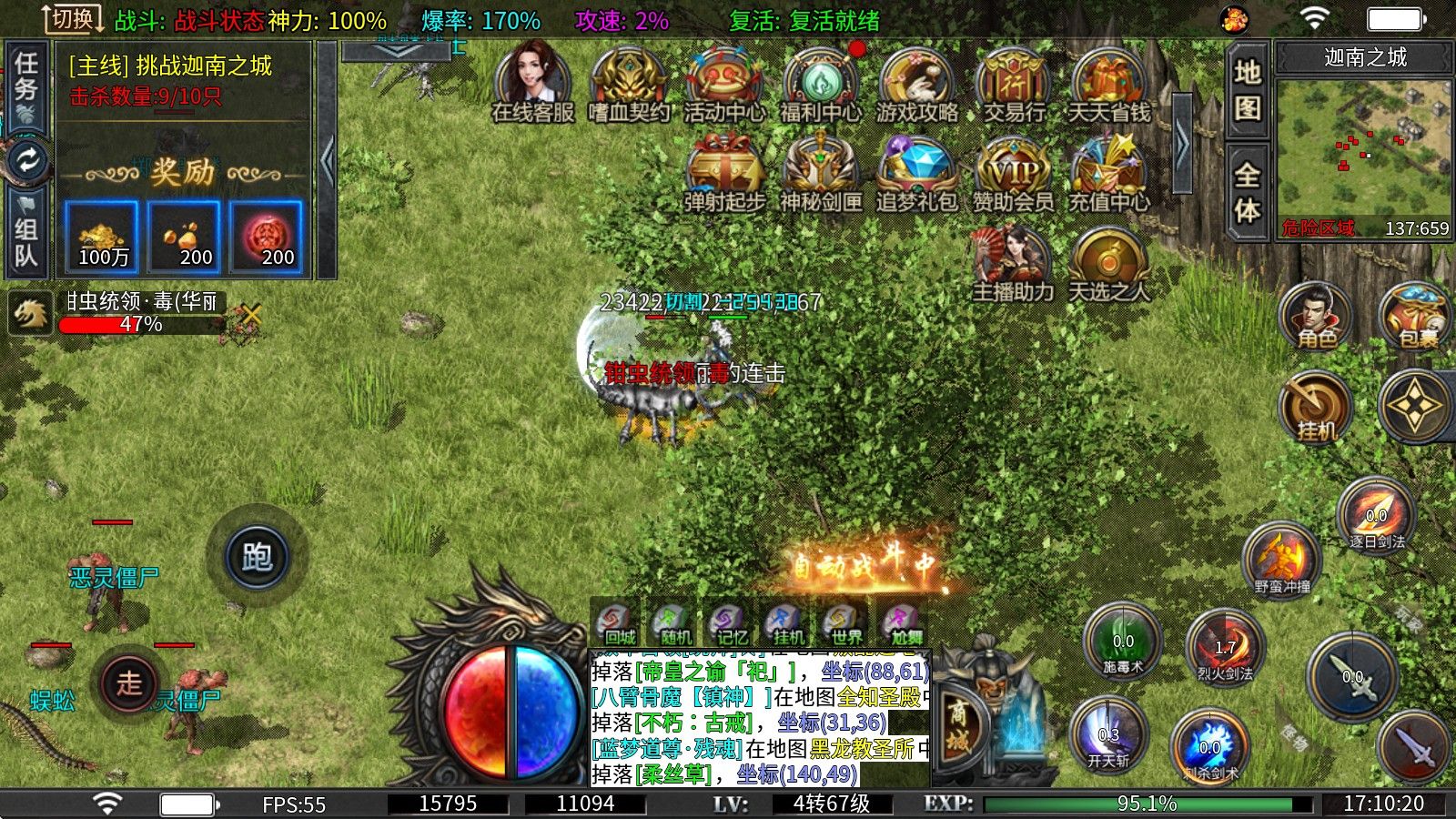This screenshot has width=1456, height=819.
Task: Open the 地图 map button
Action: [x=1247, y=89]
